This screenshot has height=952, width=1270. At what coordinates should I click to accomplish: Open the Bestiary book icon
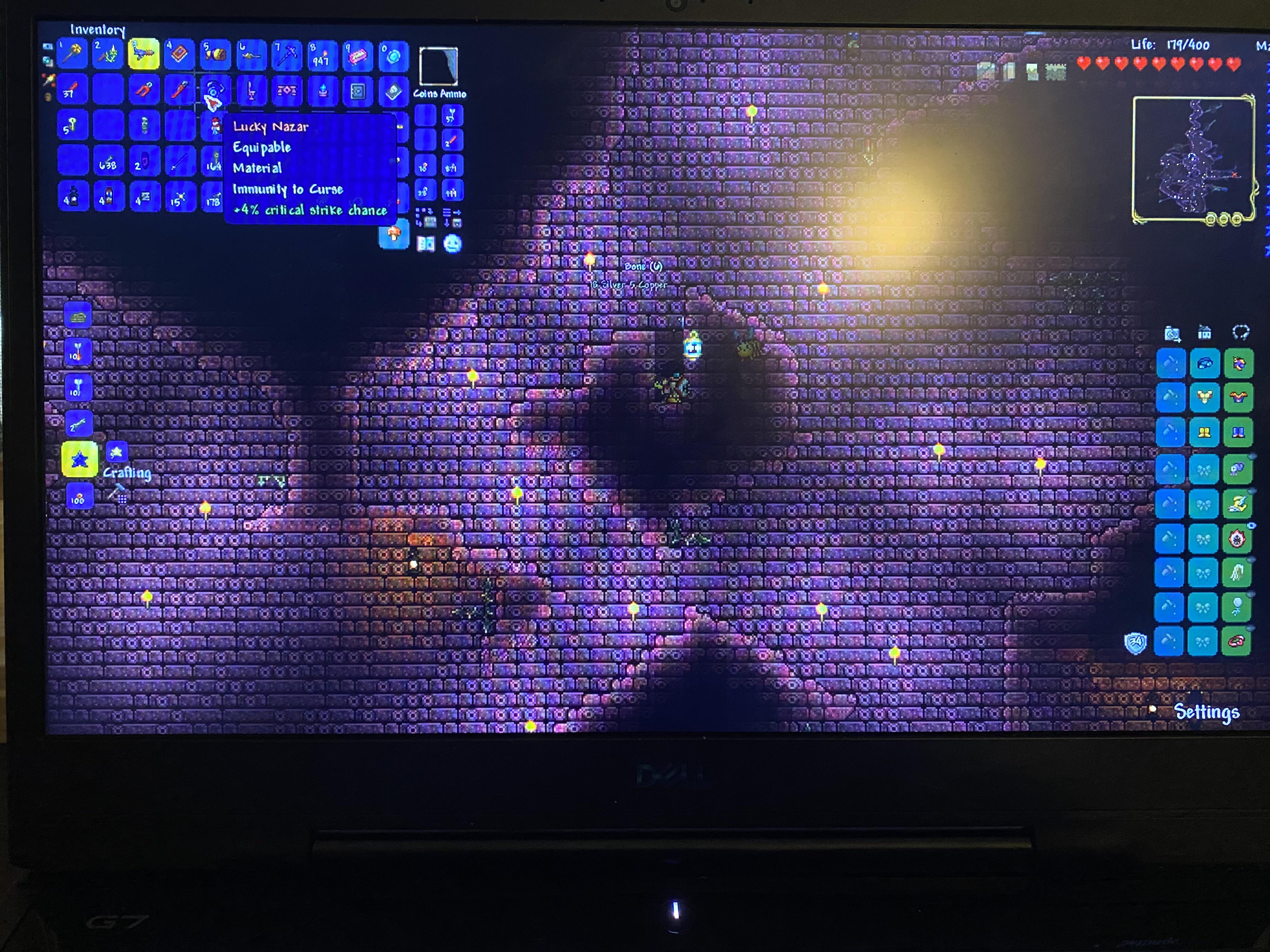426,243
